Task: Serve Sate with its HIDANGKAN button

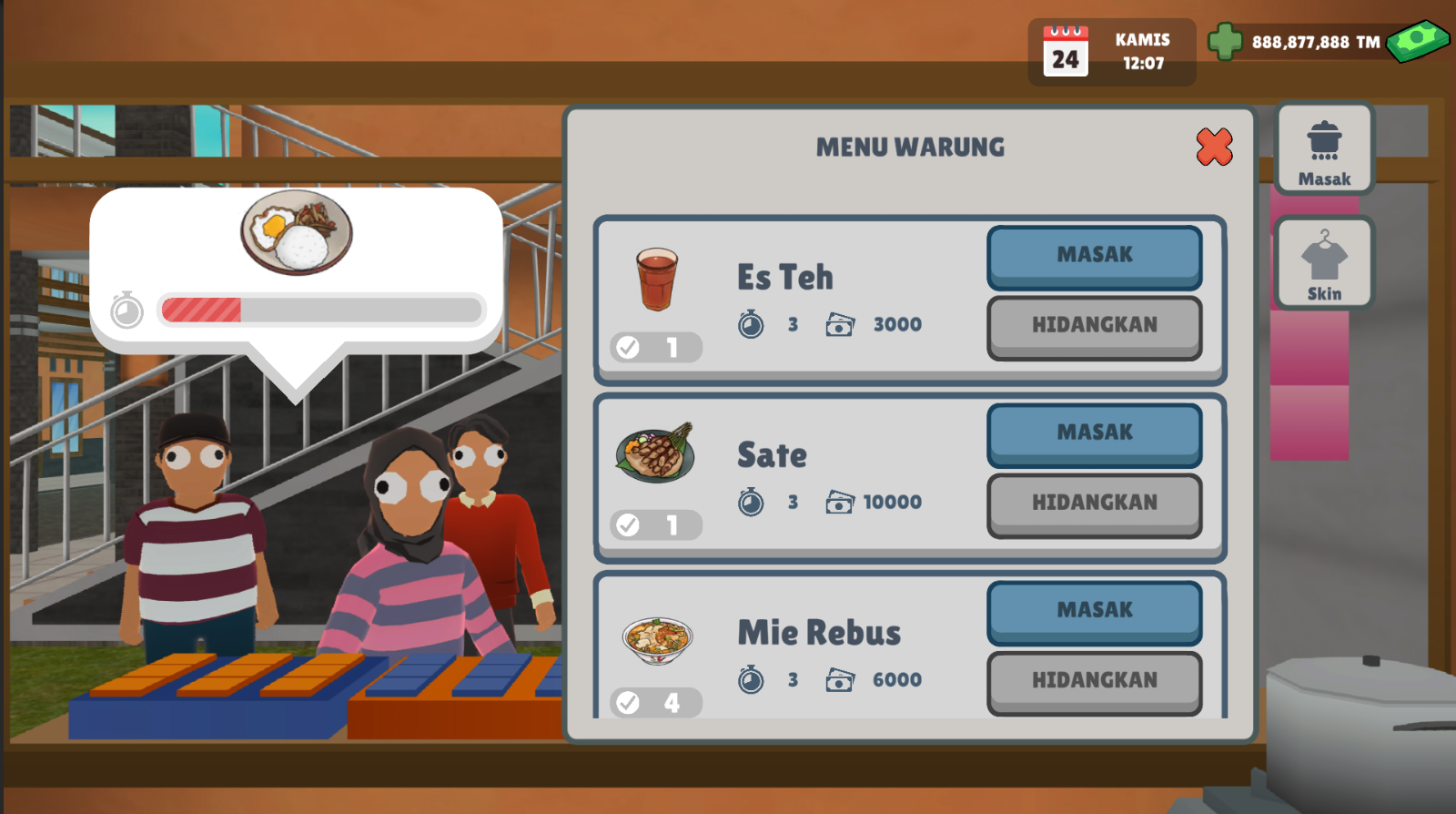Action: [x=1094, y=503]
